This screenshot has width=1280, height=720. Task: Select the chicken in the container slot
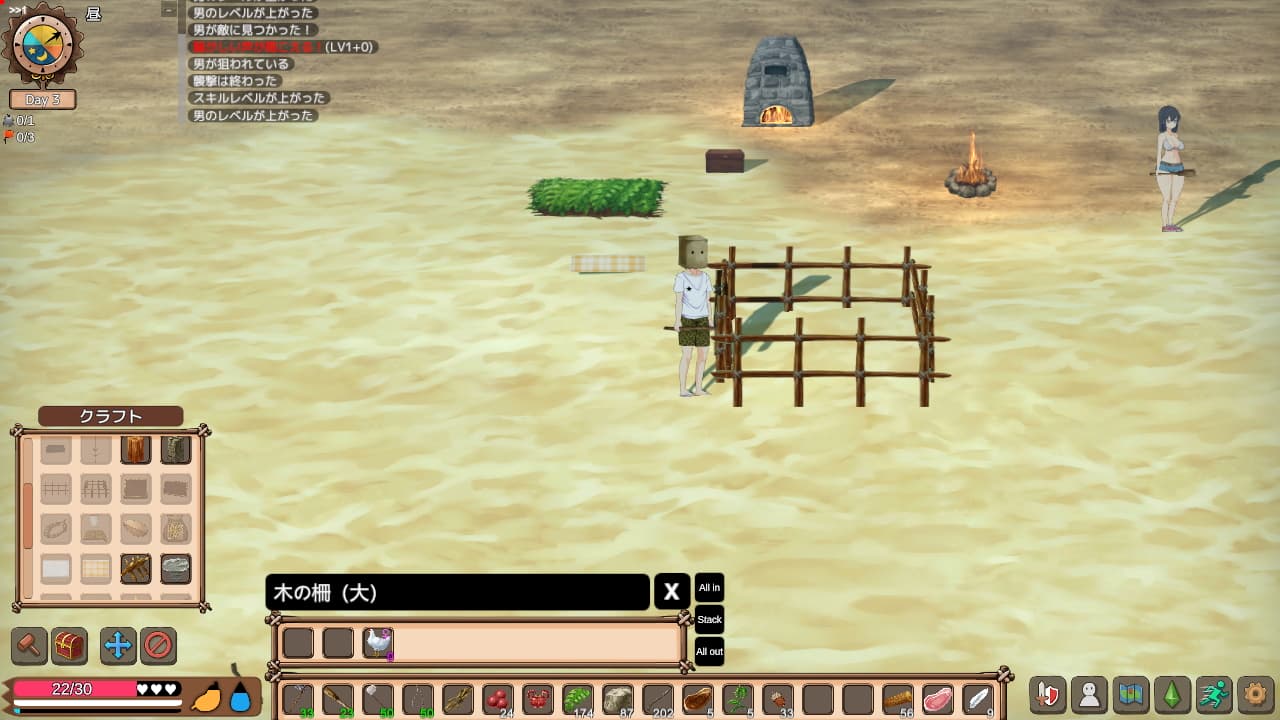pyautogui.click(x=378, y=643)
